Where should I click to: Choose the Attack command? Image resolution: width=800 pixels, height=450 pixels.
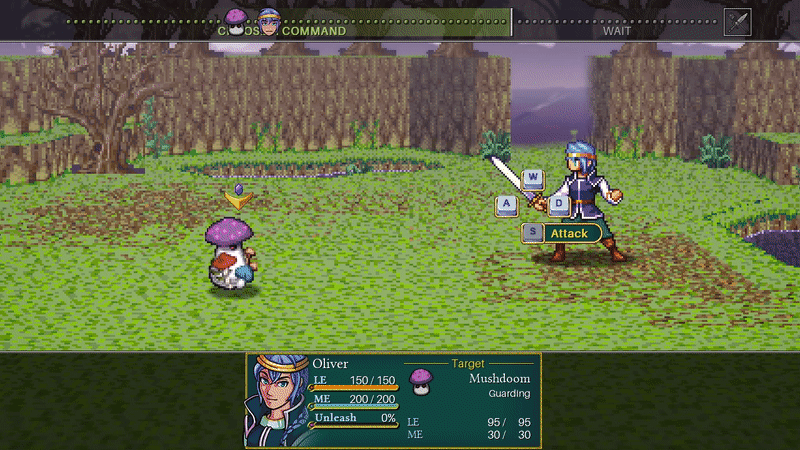click(x=569, y=233)
